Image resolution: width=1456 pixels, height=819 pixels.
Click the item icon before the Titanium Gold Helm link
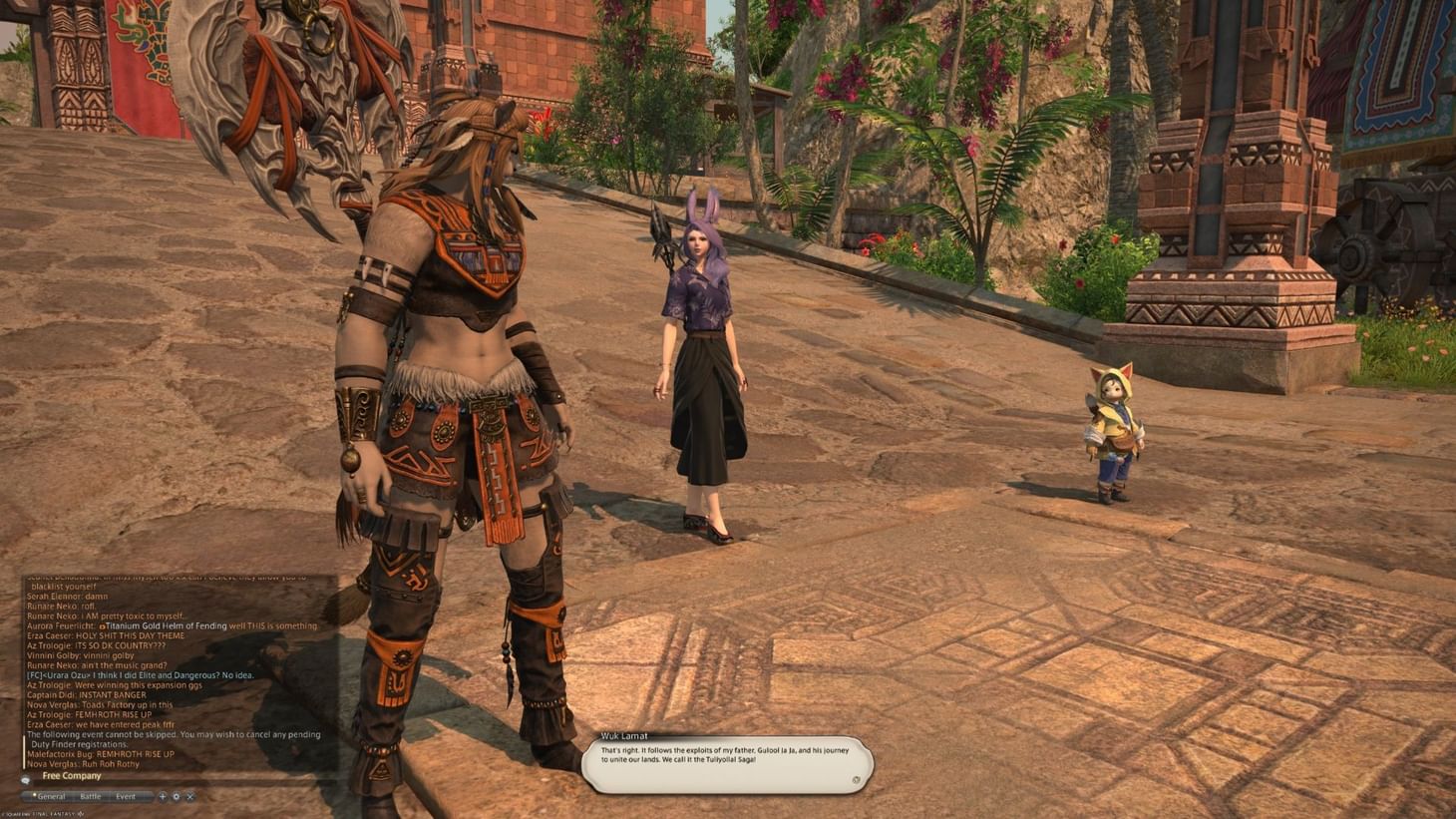tap(104, 625)
